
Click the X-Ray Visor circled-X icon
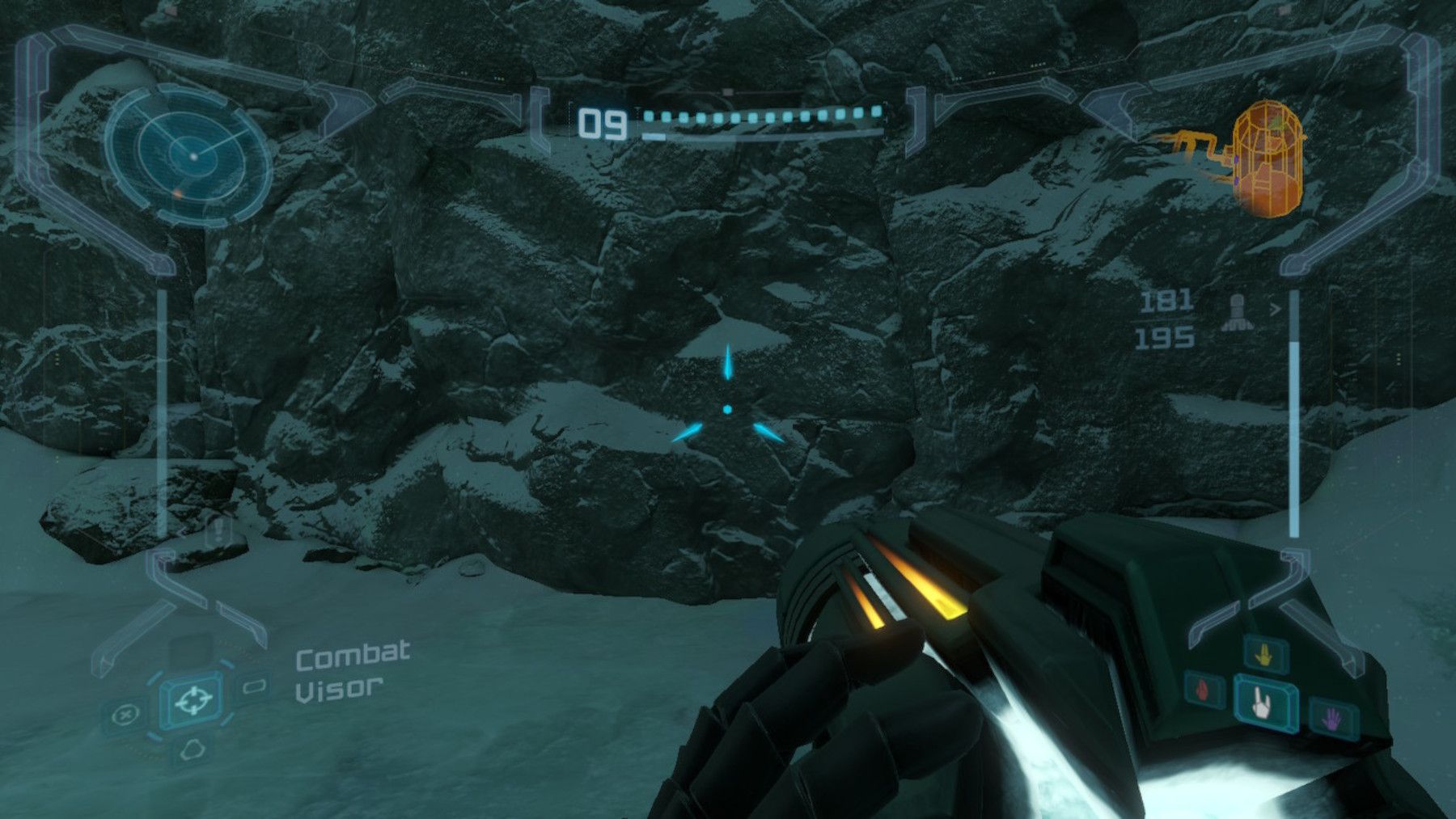pos(125,714)
